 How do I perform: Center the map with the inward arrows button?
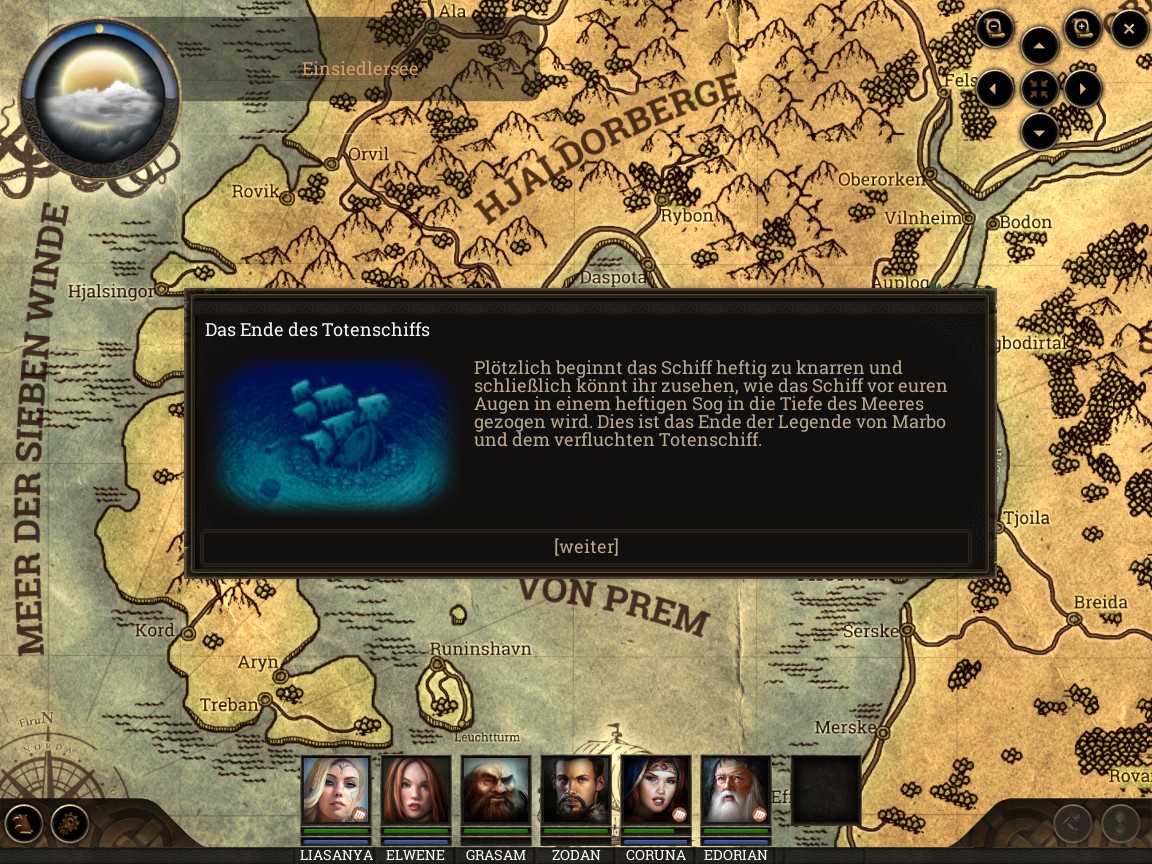[1040, 89]
